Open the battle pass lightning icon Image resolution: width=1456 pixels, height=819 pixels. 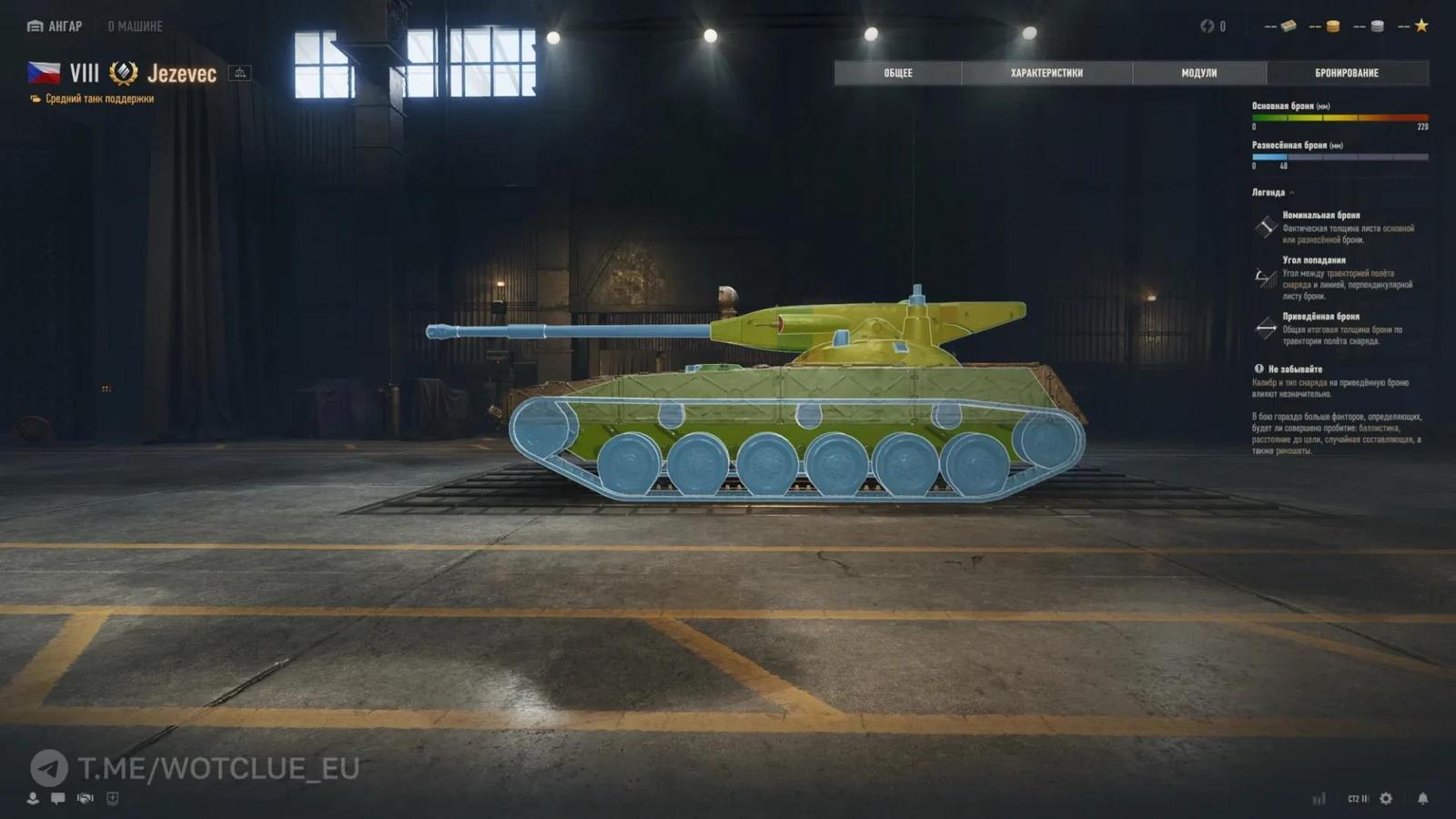(1208, 25)
